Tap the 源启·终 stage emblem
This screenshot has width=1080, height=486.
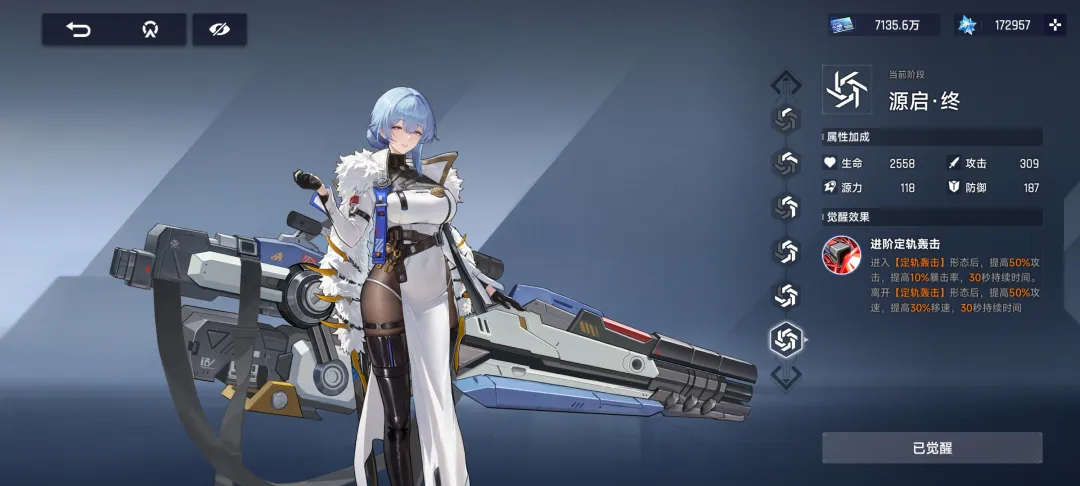click(x=846, y=89)
